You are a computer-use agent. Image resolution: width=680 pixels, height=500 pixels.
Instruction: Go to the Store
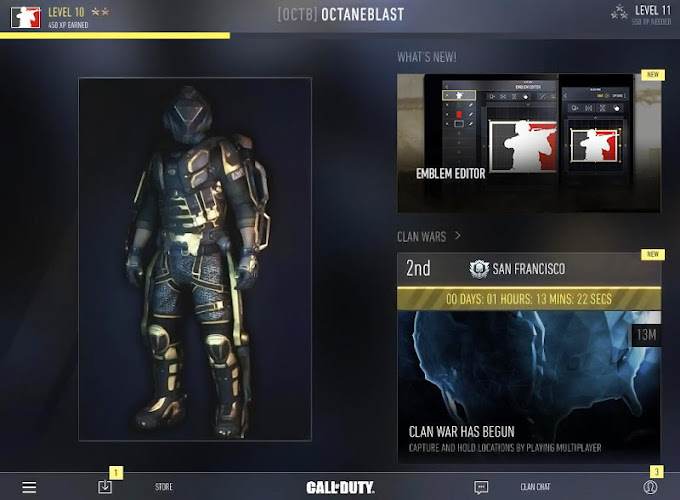point(164,487)
